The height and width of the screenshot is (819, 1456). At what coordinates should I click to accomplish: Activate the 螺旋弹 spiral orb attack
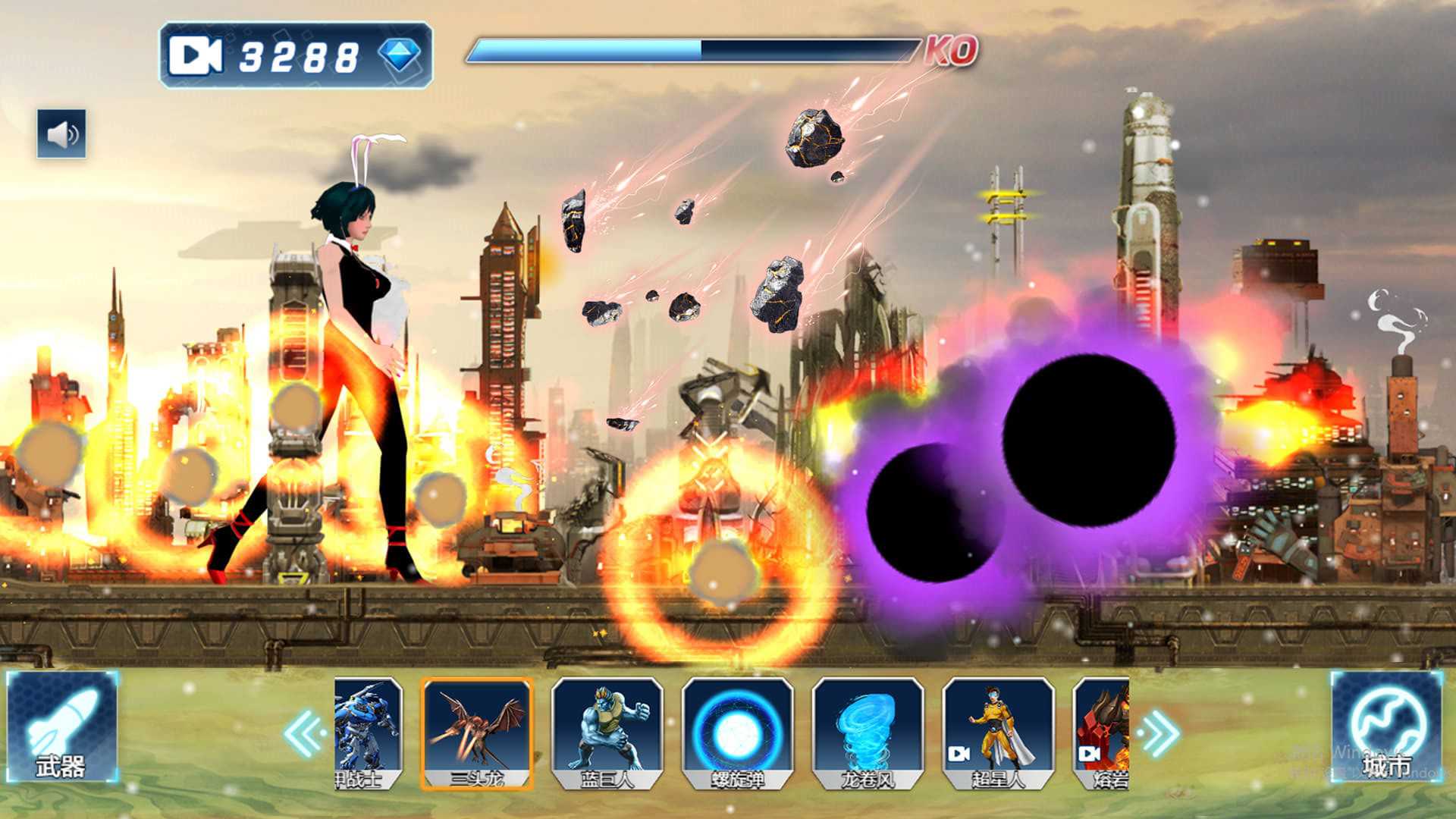737,733
